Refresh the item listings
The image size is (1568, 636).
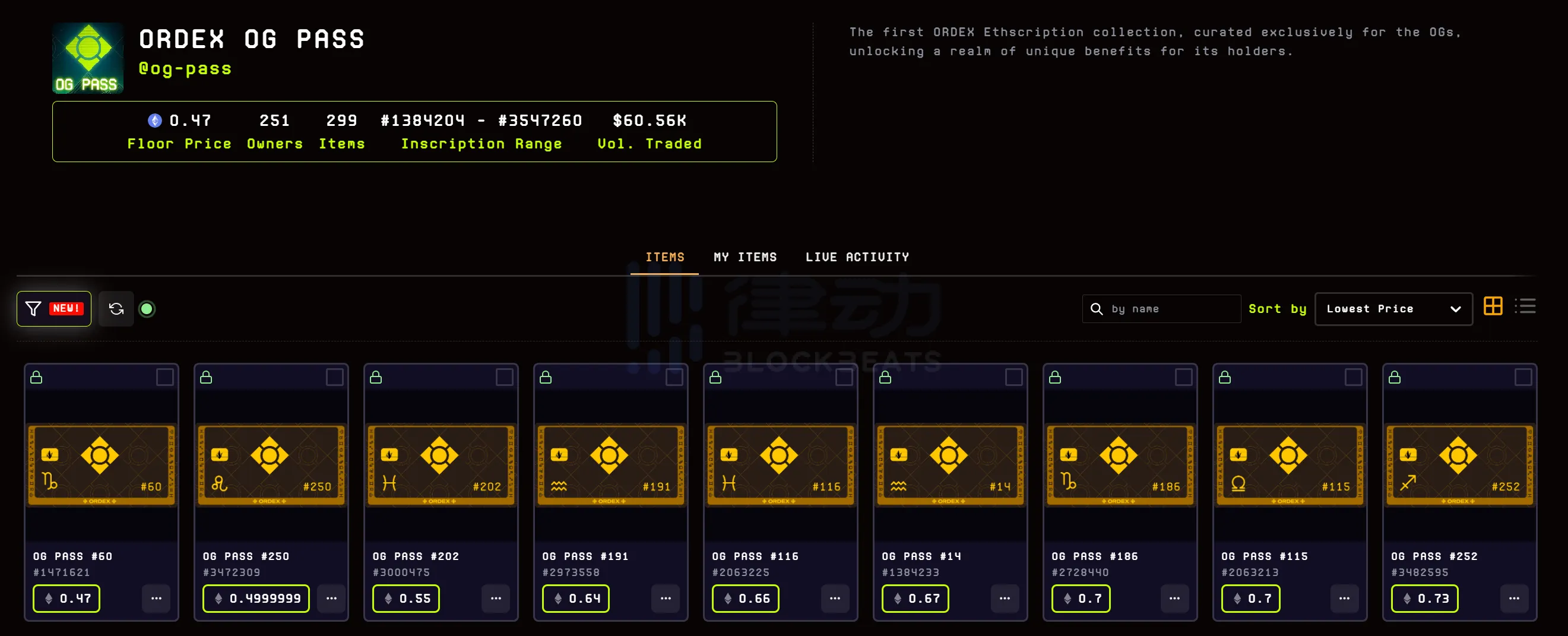116,309
